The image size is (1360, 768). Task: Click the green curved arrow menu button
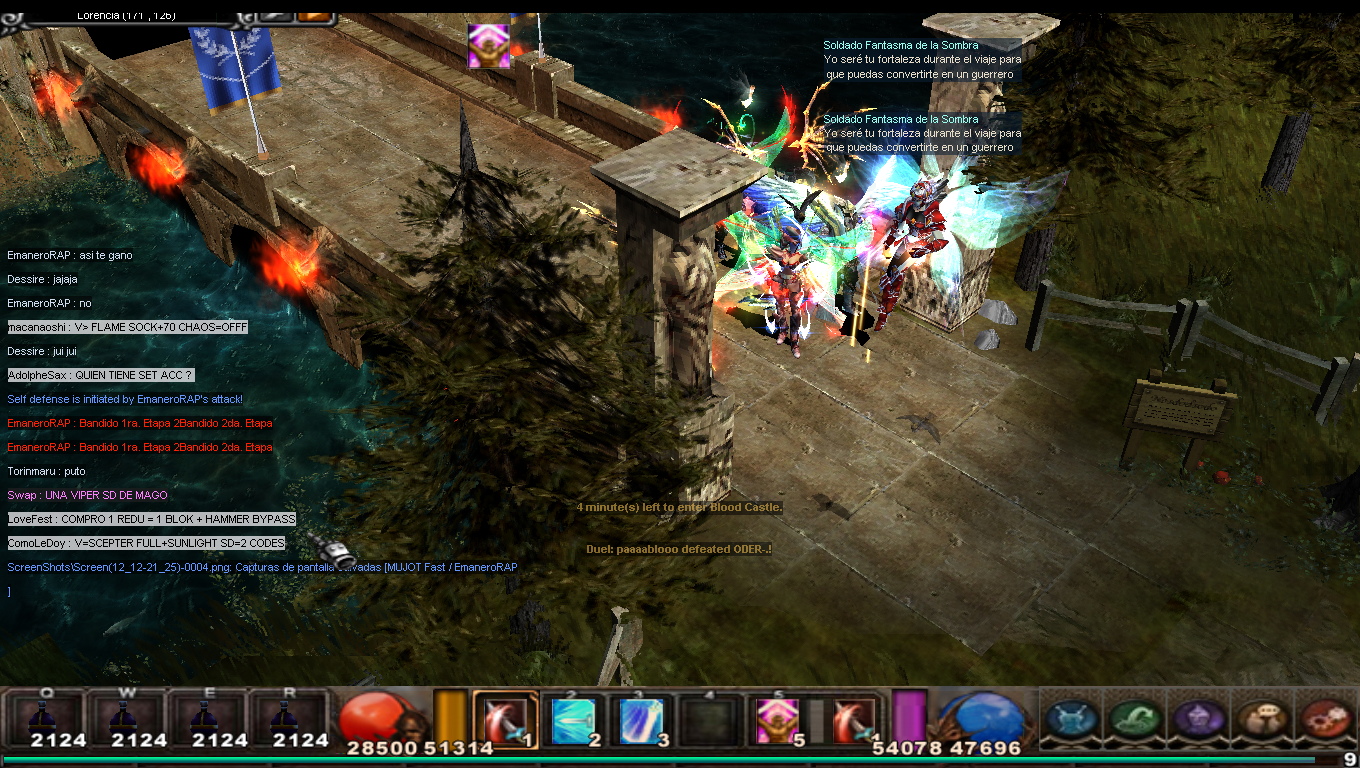pyautogui.click(x=1135, y=718)
